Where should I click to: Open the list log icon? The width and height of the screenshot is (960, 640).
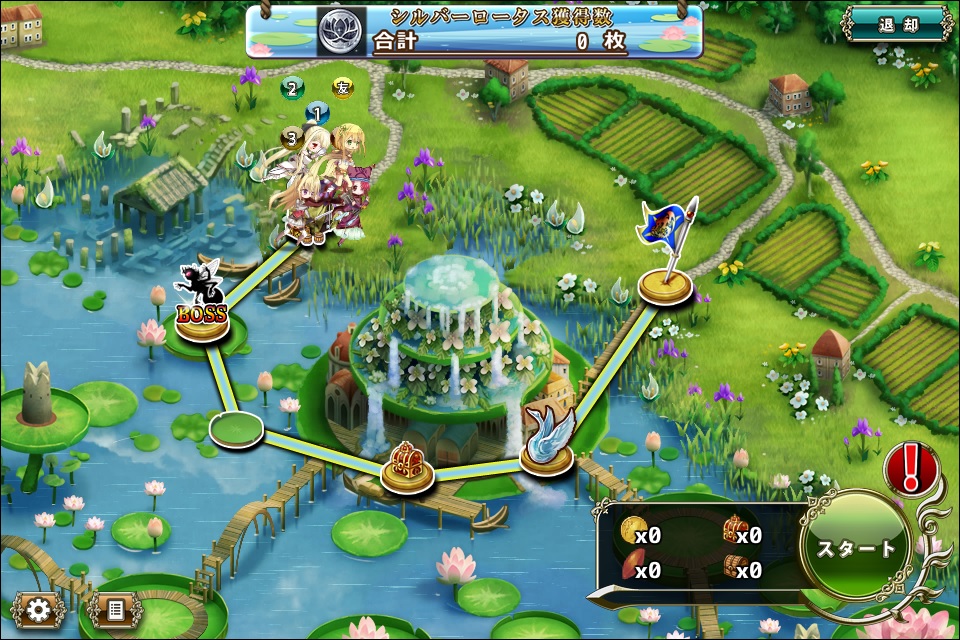coord(113,608)
